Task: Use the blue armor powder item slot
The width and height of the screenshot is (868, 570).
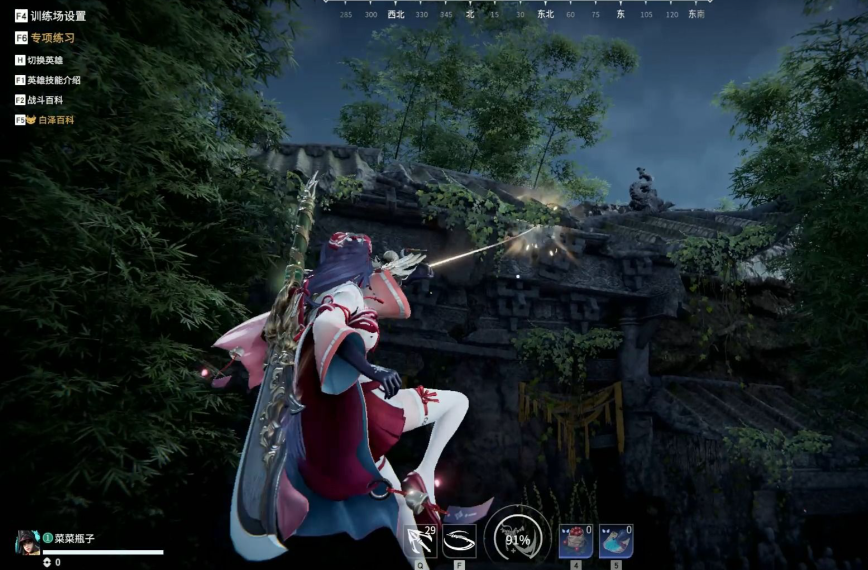Action: point(615,541)
